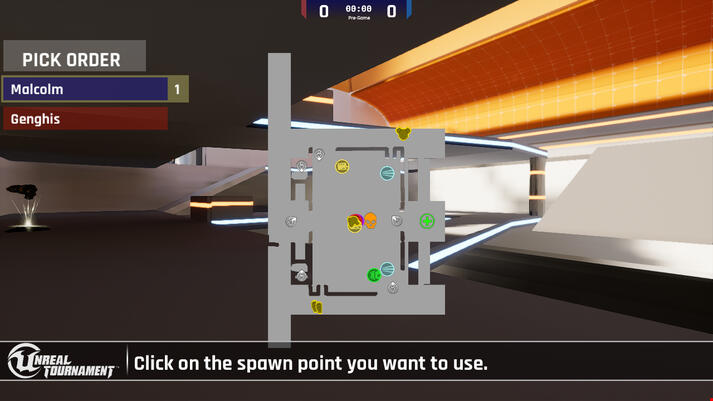Choose spawn point nearest the green health cross
Image resolution: width=713 pixels, height=401 pixels.
(x=396, y=220)
